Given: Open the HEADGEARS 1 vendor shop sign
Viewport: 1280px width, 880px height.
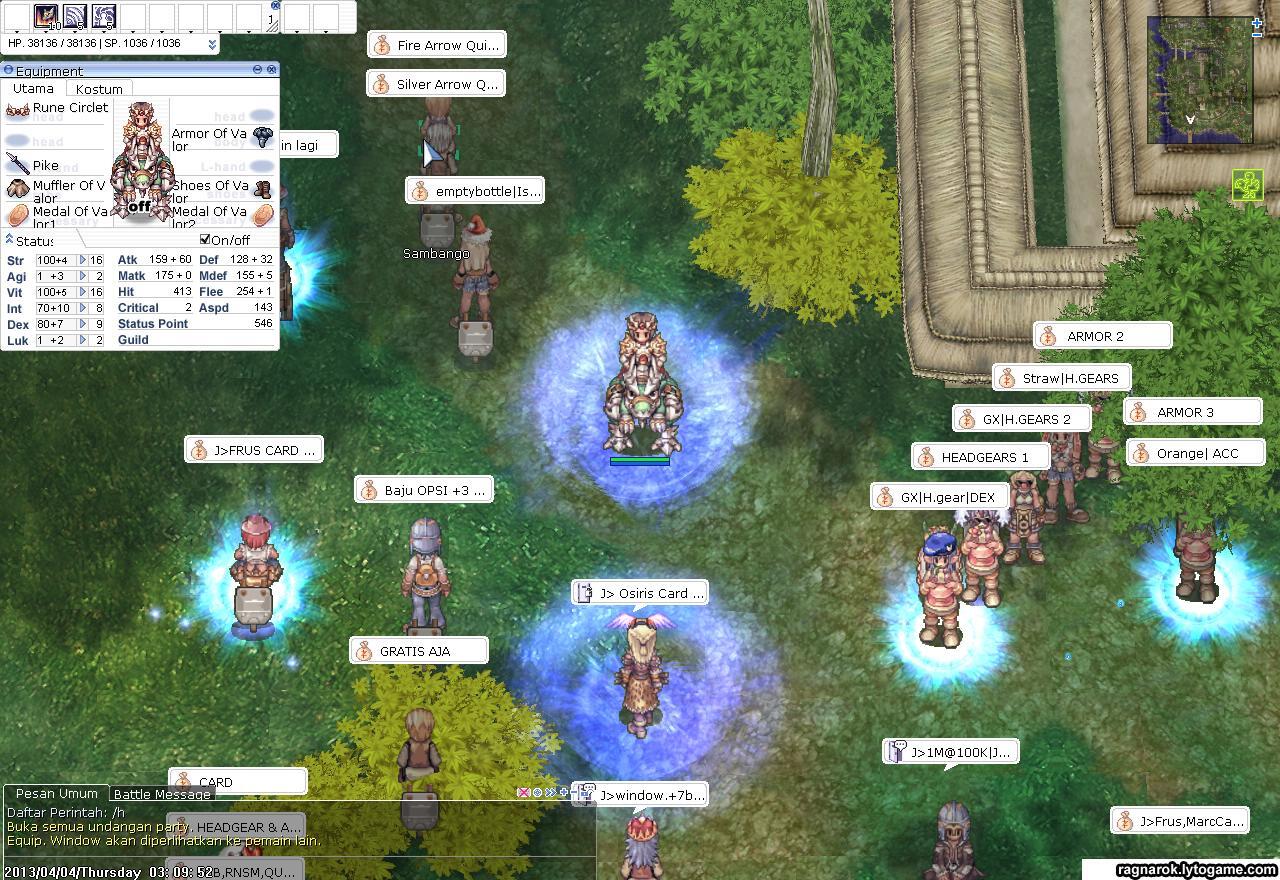Looking at the screenshot, I should click(981, 457).
